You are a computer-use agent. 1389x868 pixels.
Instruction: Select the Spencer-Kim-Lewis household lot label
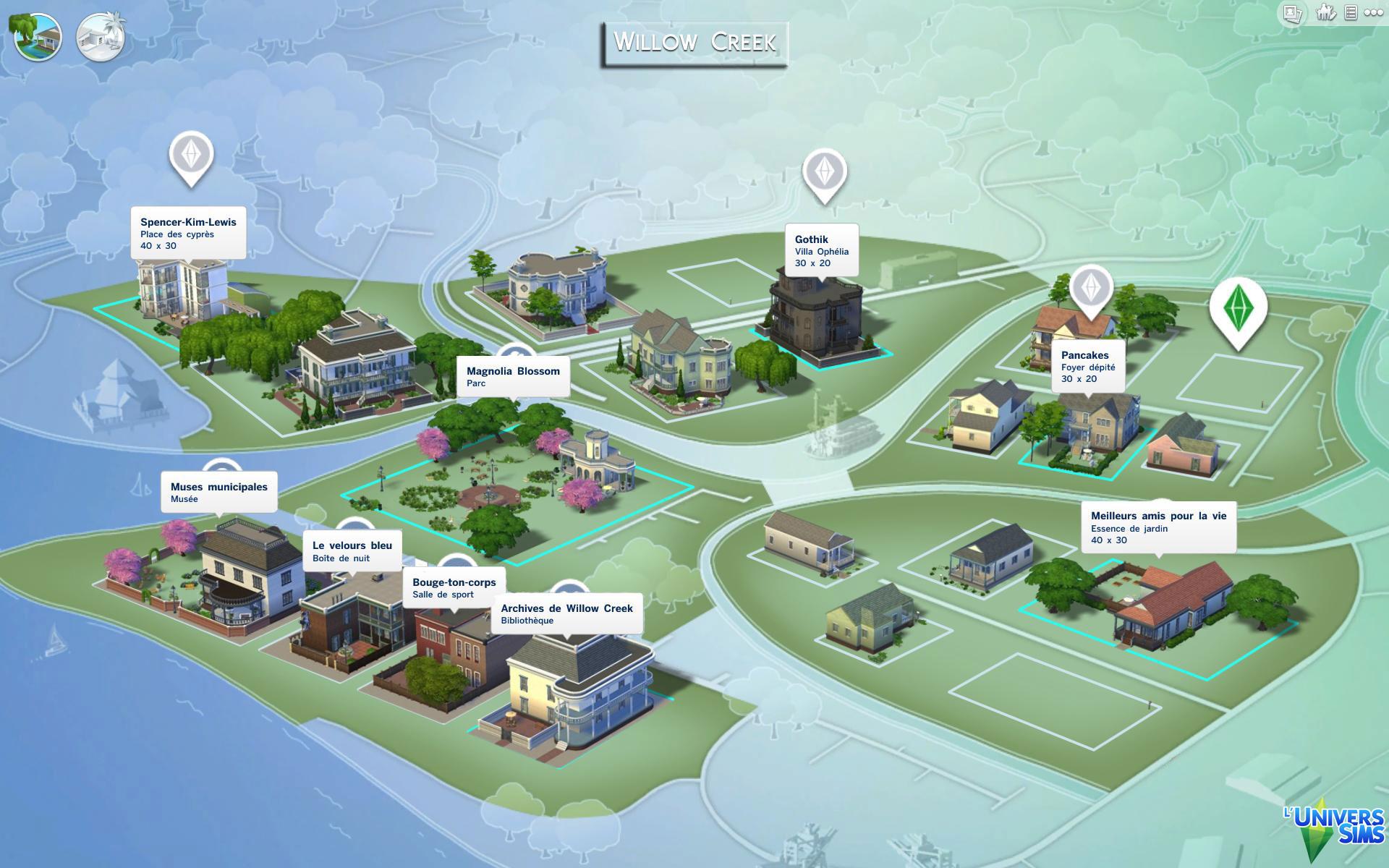(188, 233)
